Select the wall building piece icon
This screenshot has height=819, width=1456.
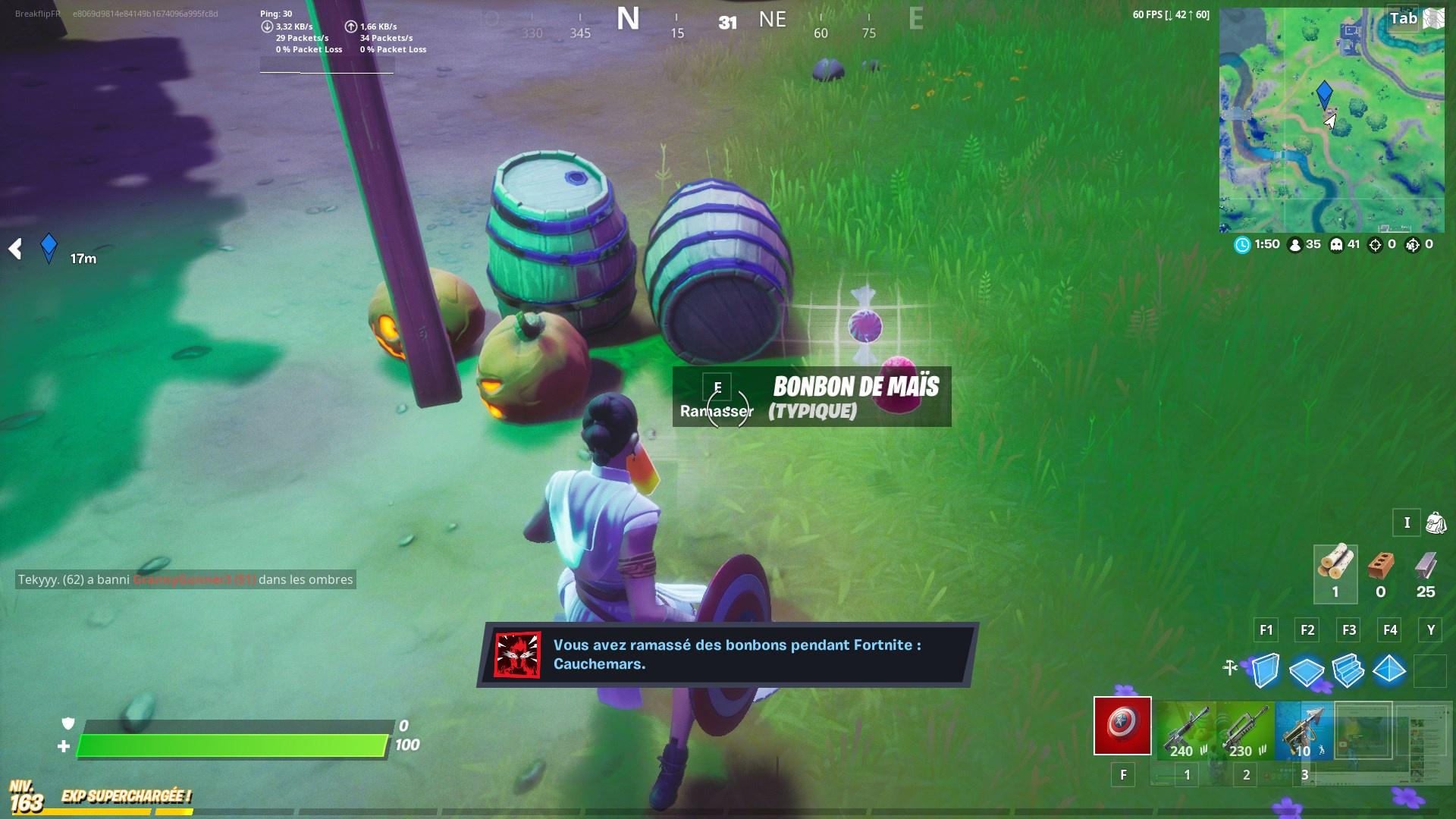(x=1265, y=671)
